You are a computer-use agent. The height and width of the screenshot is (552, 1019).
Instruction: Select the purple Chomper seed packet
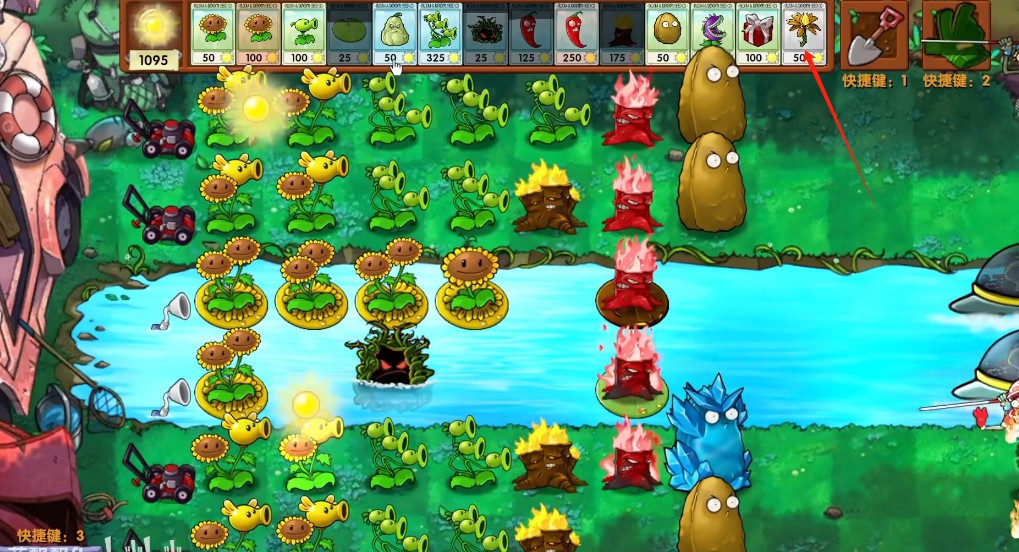click(x=712, y=35)
